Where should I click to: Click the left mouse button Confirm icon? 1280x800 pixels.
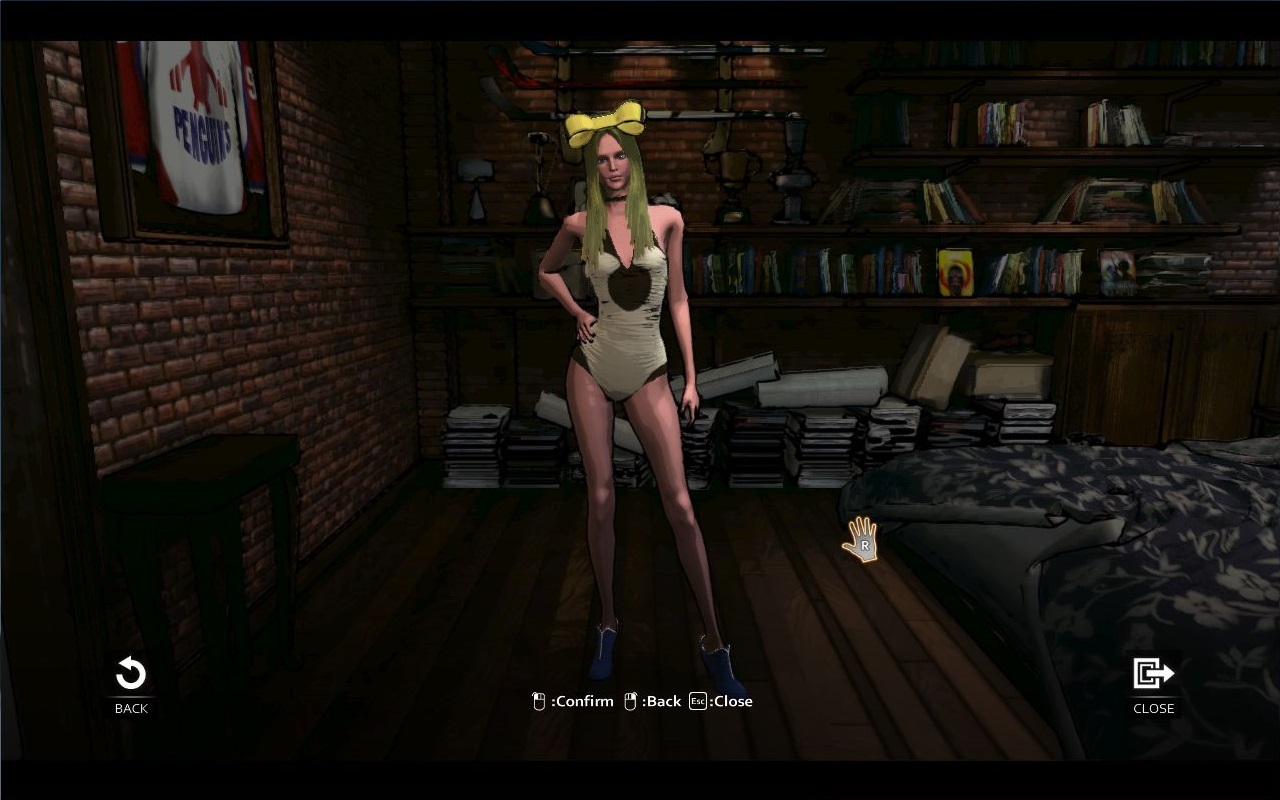(x=538, y=701)
